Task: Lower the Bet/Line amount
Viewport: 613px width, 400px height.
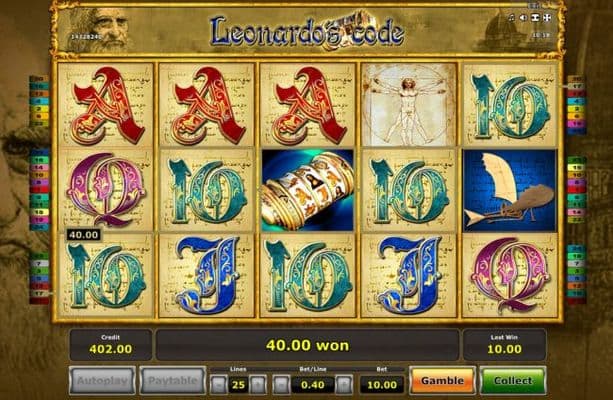Action: coord(281,384)
